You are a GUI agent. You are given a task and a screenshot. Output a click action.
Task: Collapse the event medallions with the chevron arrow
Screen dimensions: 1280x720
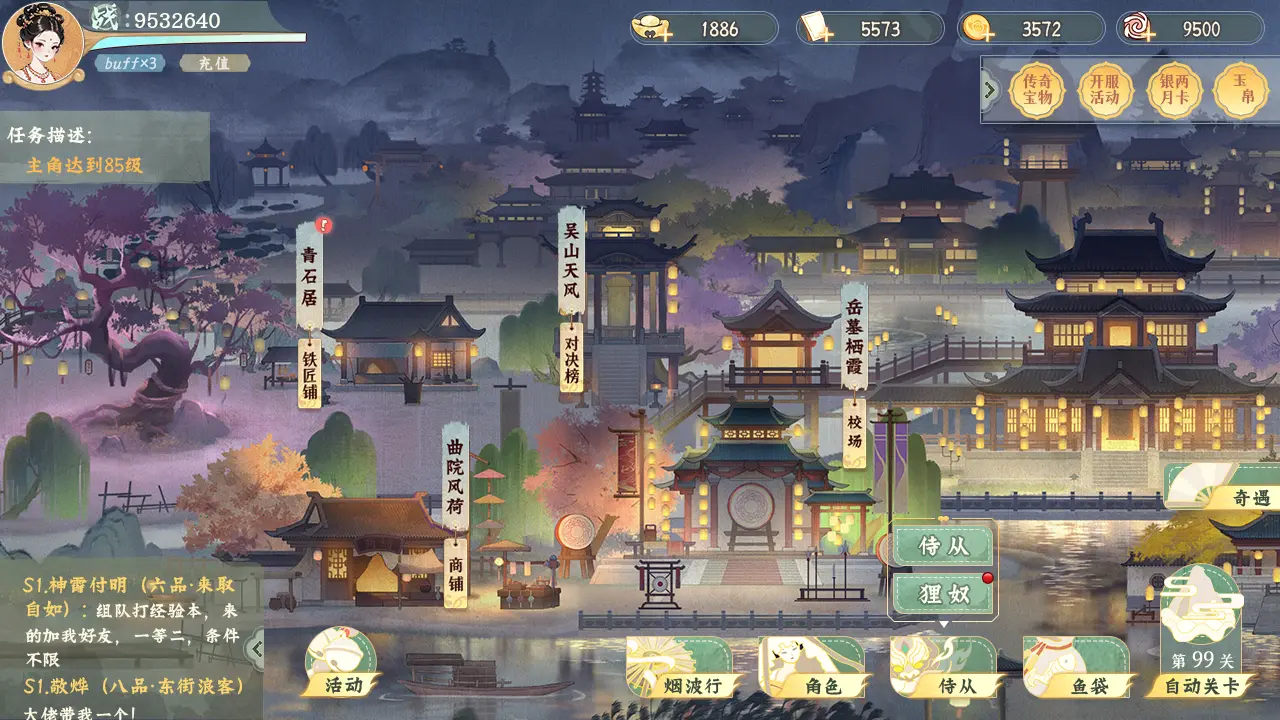click(x=988, y=88)
